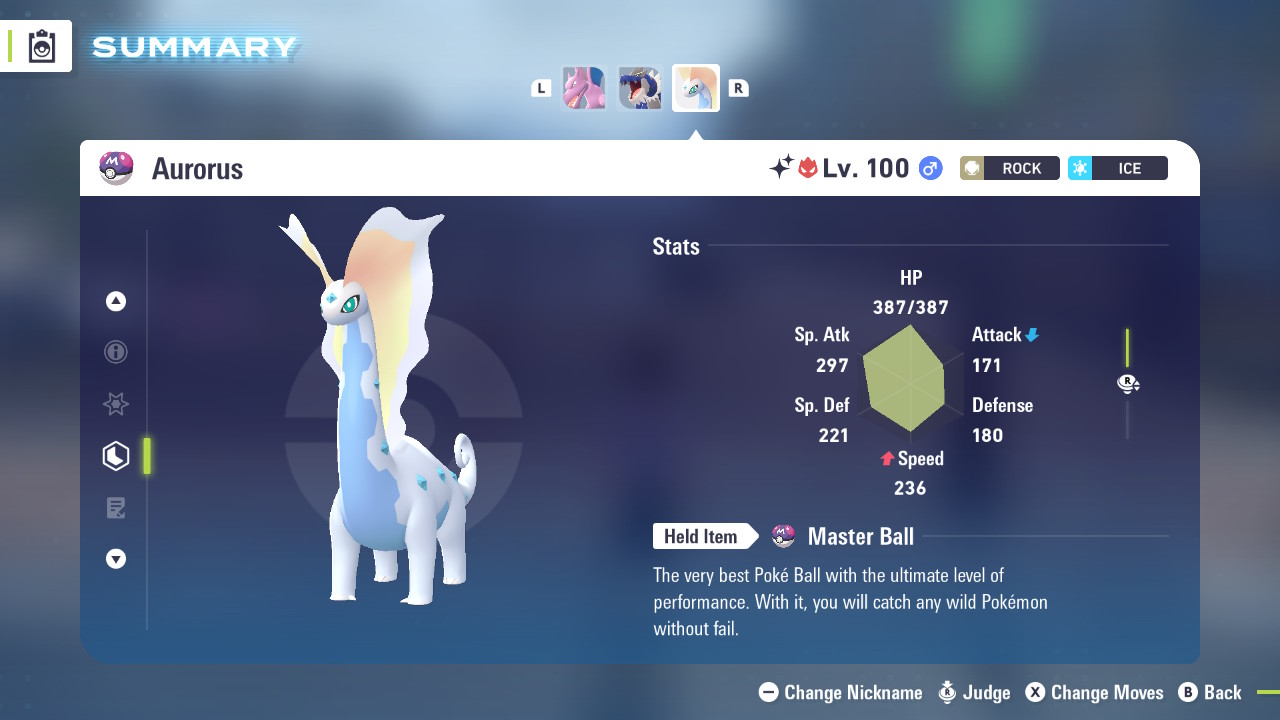Click the held item Master Ball icon
Viewport: 1280px width, 720px height.
[784, 537]
